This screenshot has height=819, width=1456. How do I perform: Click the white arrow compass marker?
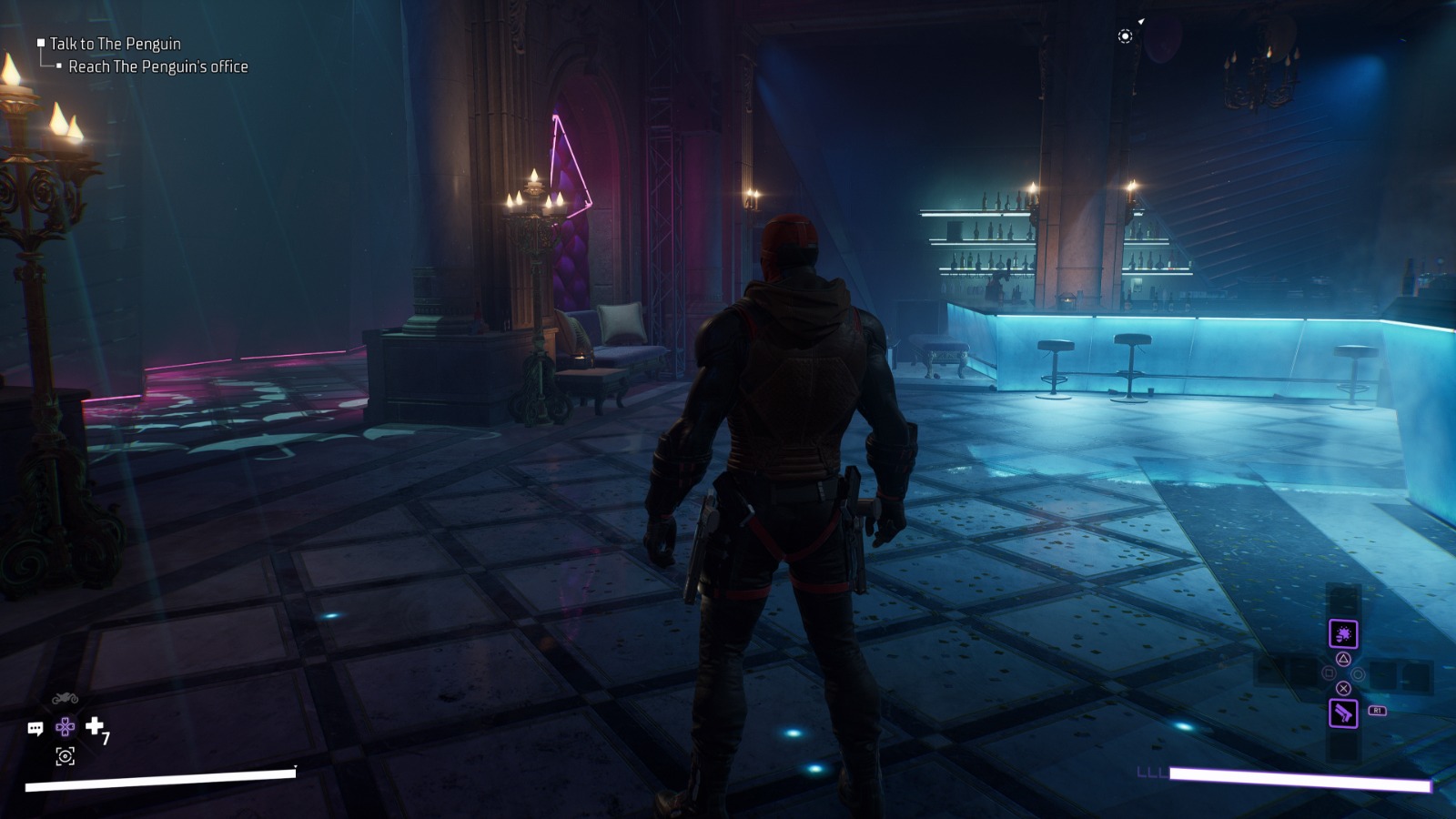click(x=1141, y=21)
